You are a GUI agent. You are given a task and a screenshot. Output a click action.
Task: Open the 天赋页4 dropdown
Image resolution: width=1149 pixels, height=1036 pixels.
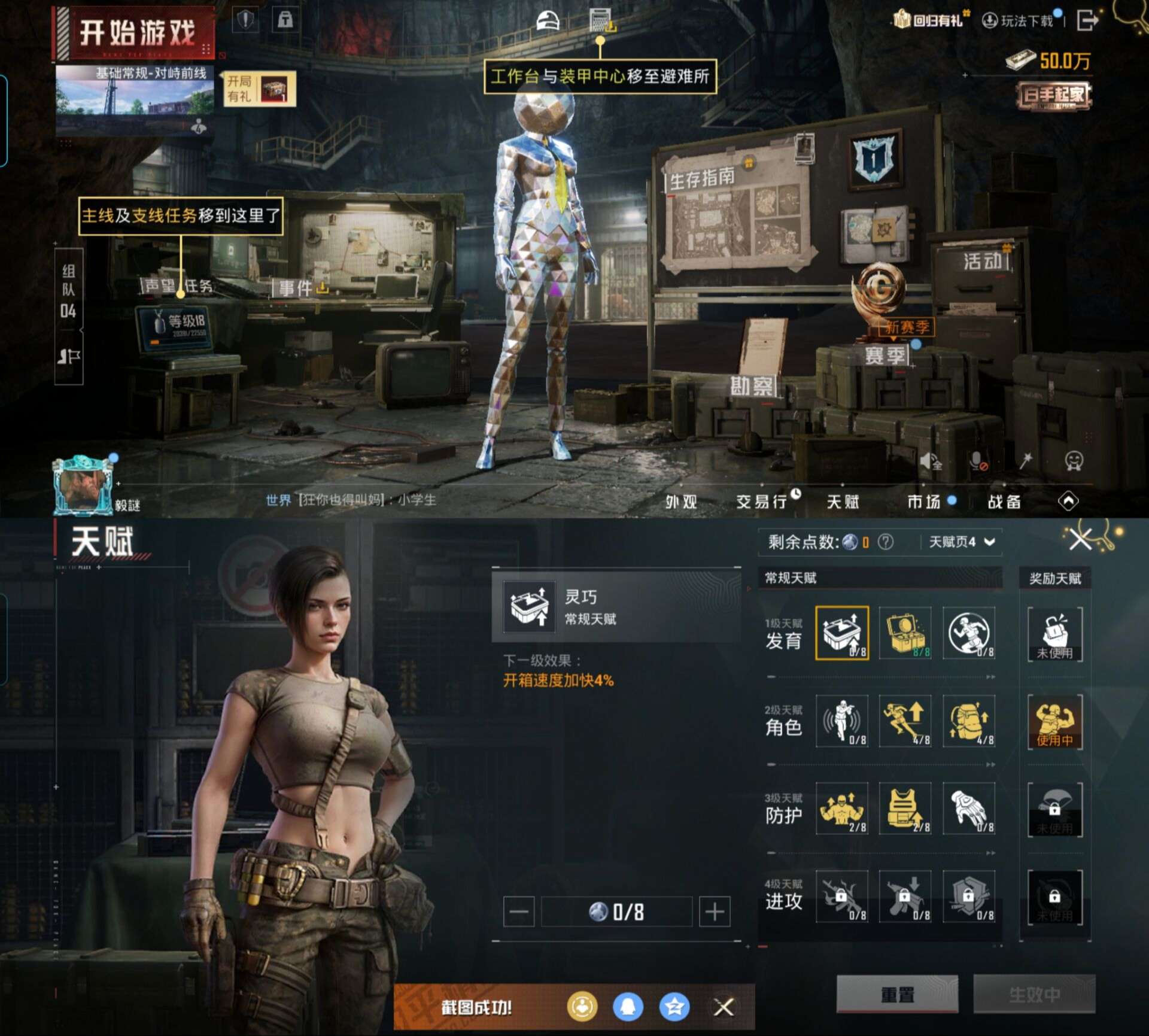(x=960, y=542)
